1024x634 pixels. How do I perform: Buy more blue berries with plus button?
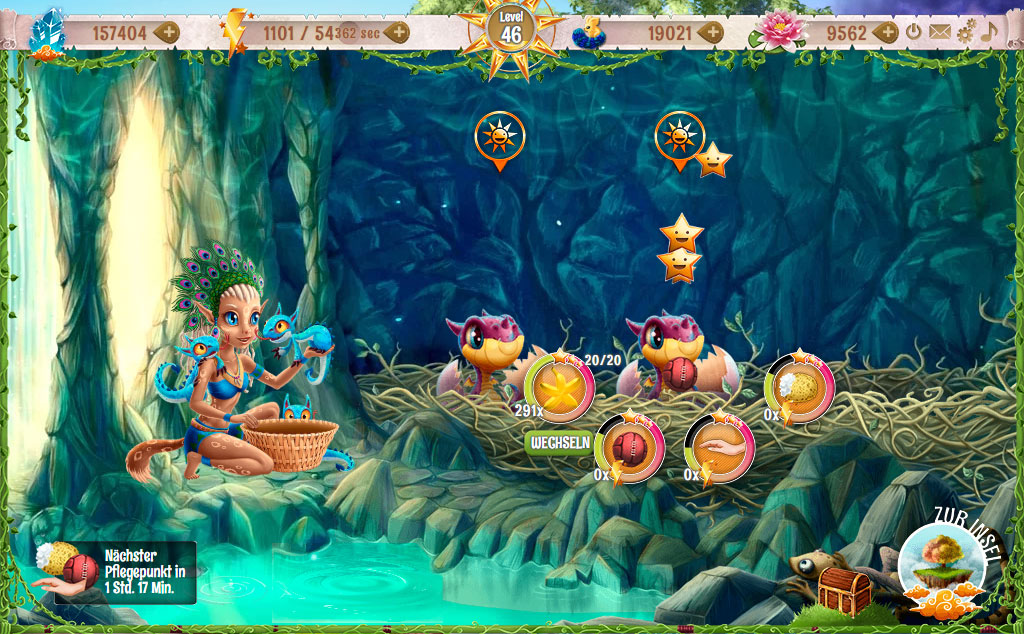click(x=711, y=32)
